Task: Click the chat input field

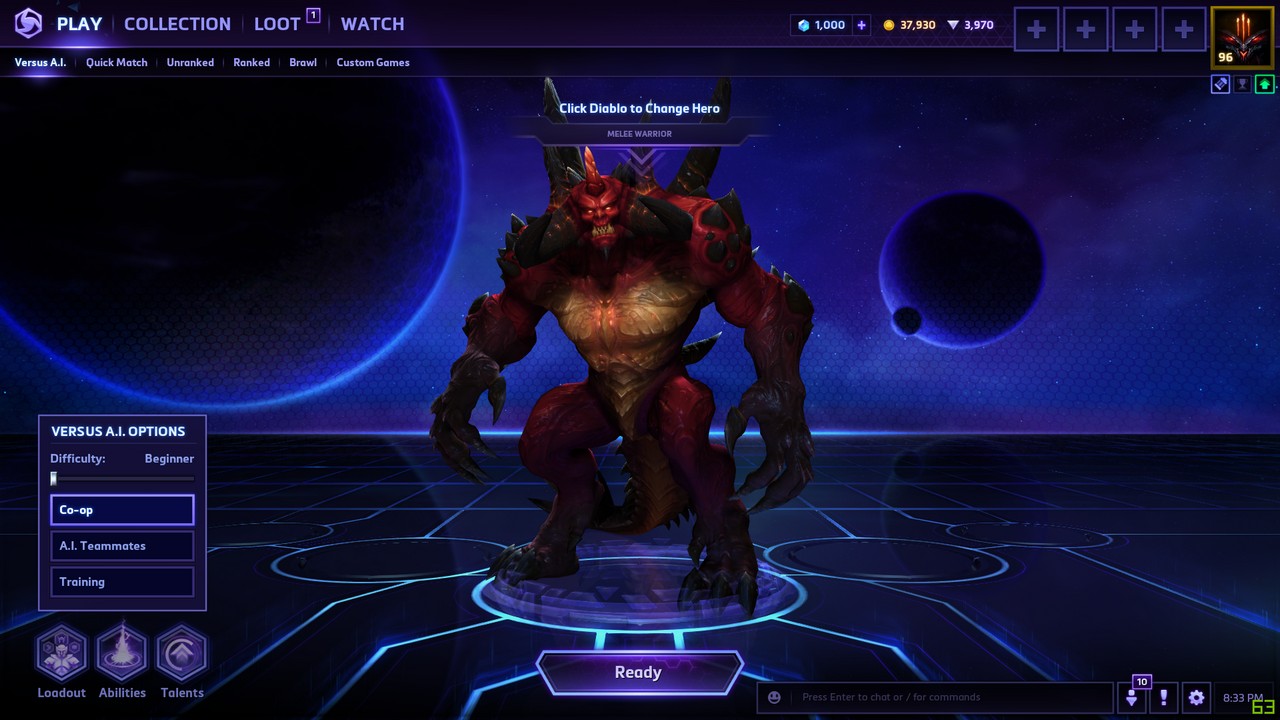Action: [x=950, y=697]
